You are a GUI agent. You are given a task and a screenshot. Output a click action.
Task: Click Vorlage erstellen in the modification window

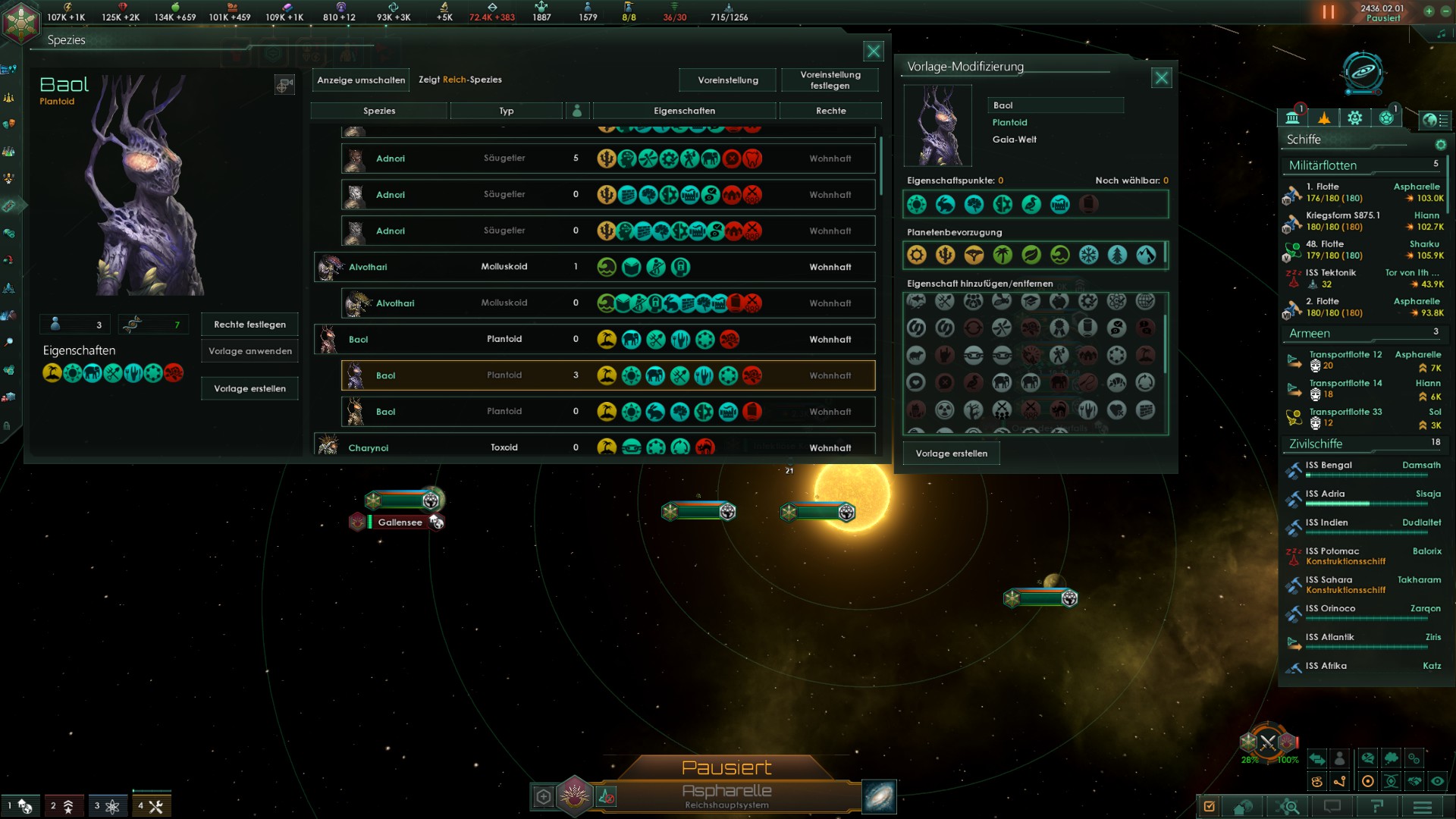coord(952,453)
